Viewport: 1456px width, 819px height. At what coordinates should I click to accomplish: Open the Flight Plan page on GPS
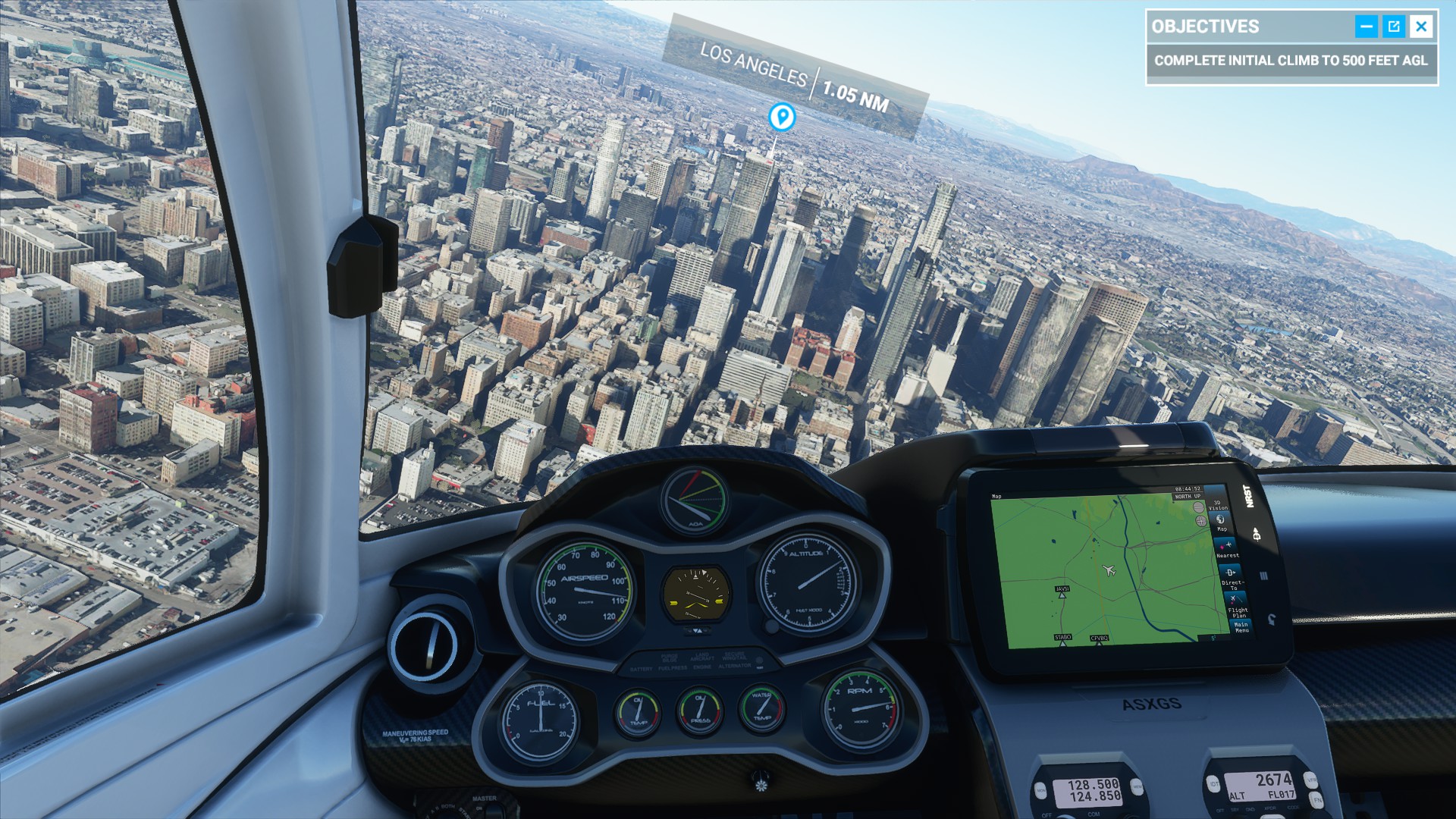[1237, 606]
